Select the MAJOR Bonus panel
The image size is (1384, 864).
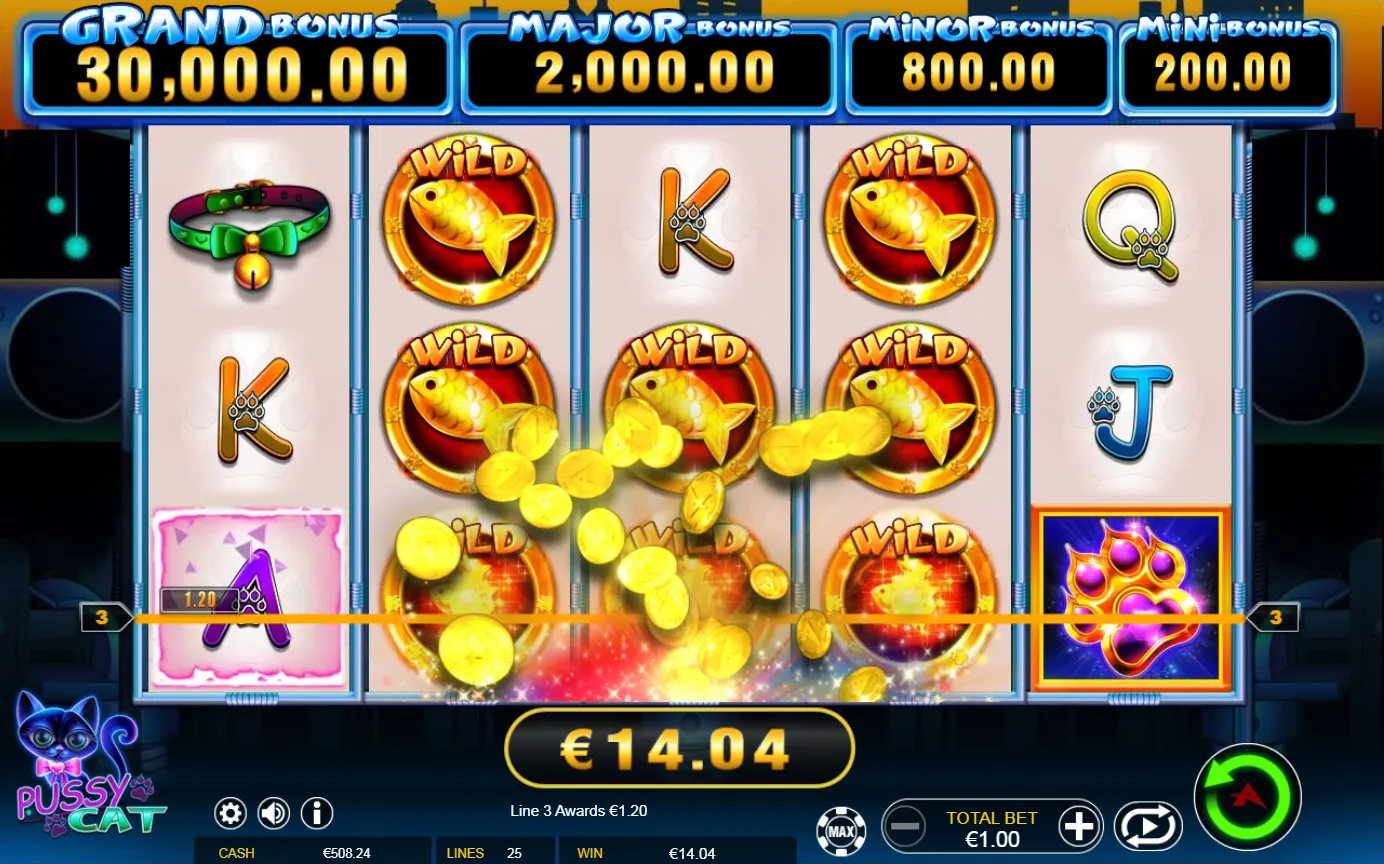(x=648, y=60)
